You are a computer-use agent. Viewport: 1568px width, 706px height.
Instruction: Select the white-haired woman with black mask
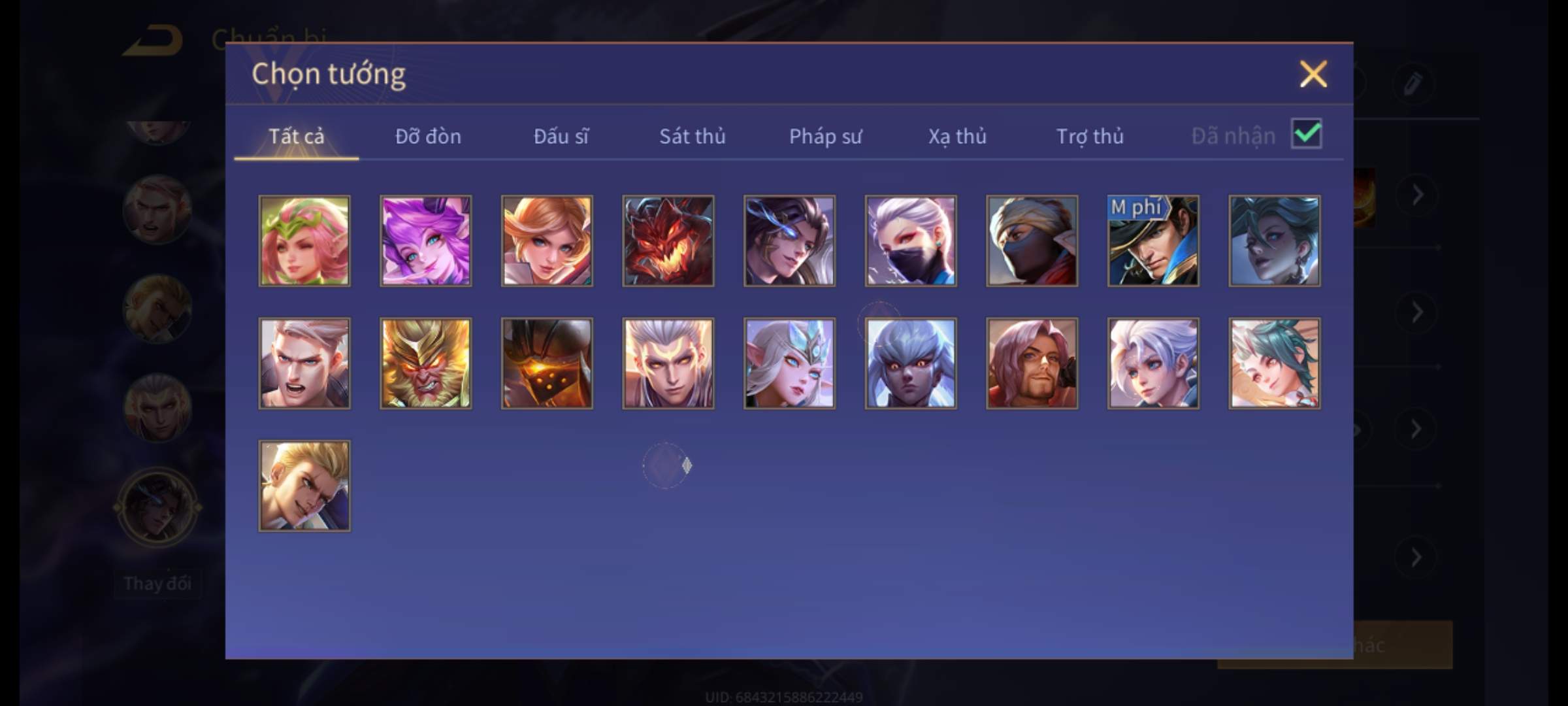pyautogui.click(x=911, y=241)
